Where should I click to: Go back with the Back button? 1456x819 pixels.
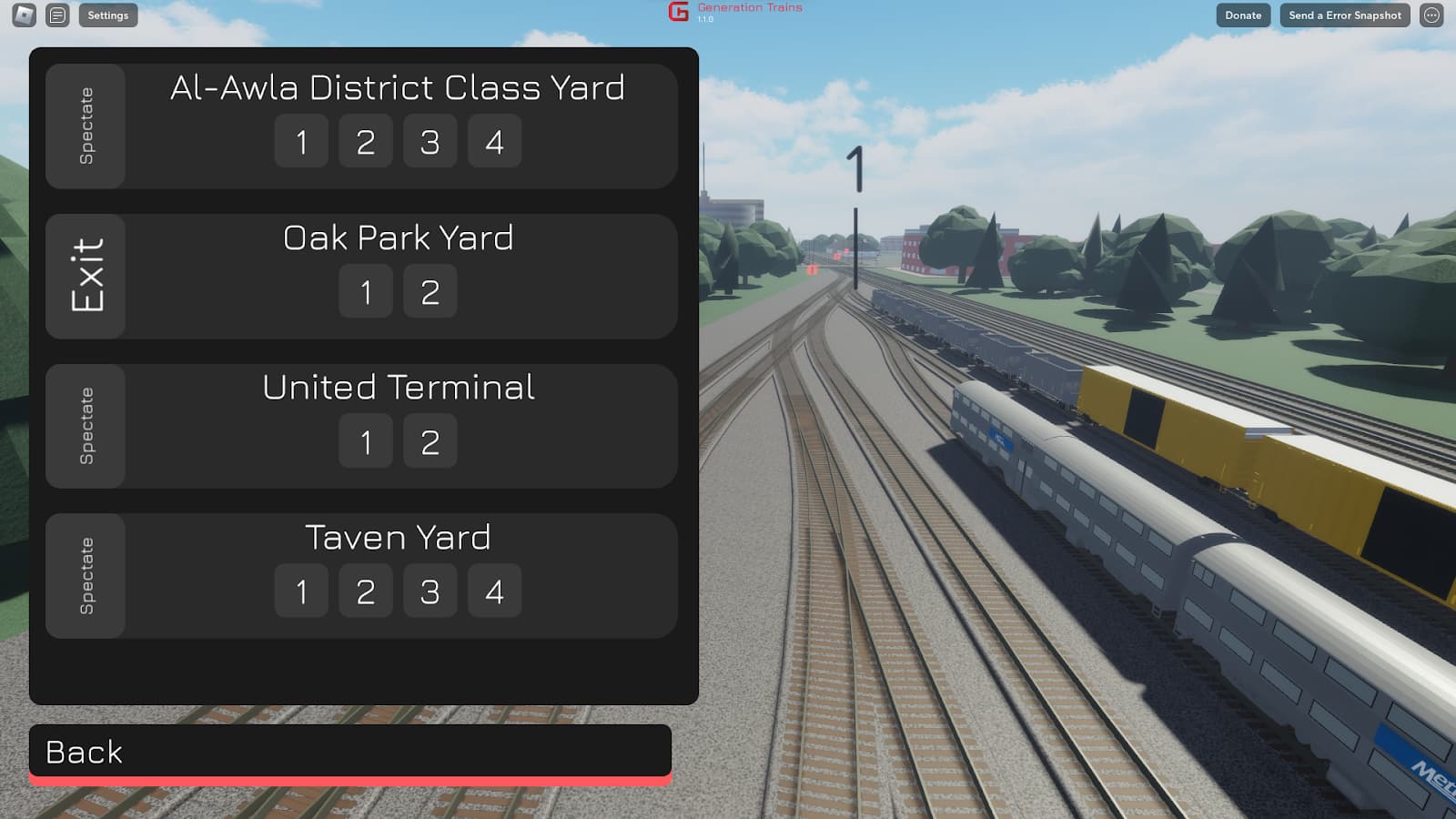click(350, 752)
